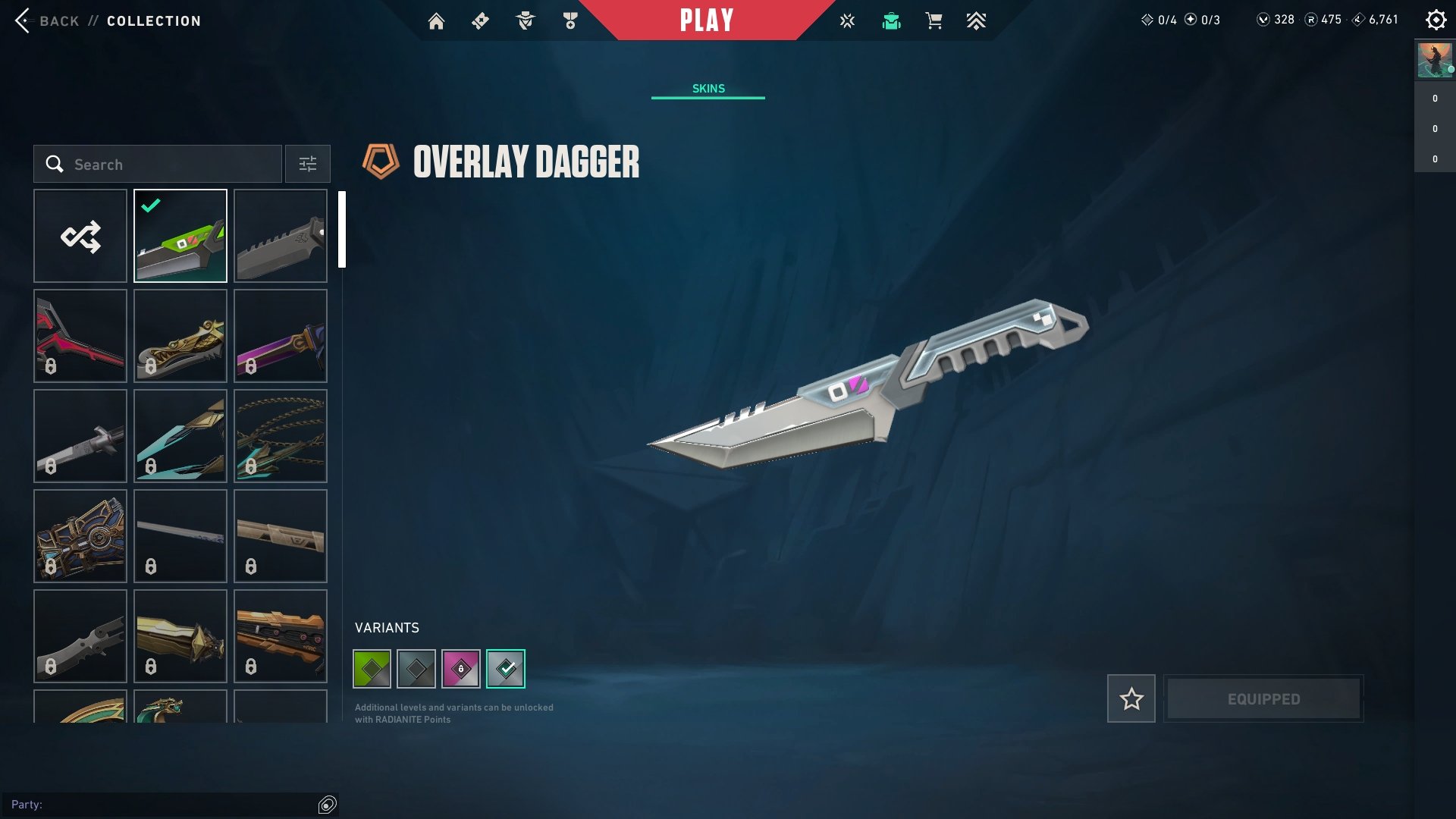The width and height of the screenshot is (1456, 819).
Task: Go back to the Collection screen
Action: click(x=106, y=21)
